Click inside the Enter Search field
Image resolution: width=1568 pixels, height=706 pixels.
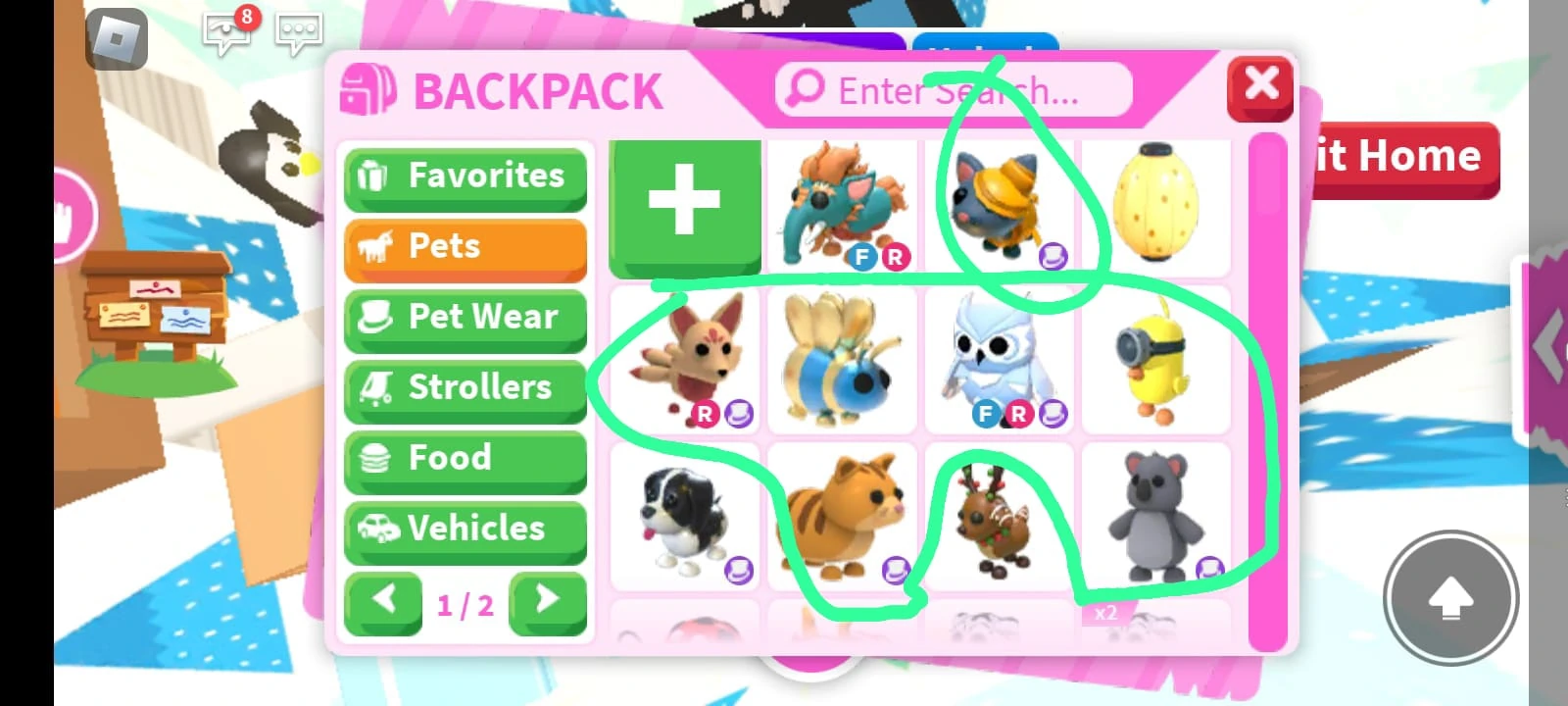pos(955,91)
